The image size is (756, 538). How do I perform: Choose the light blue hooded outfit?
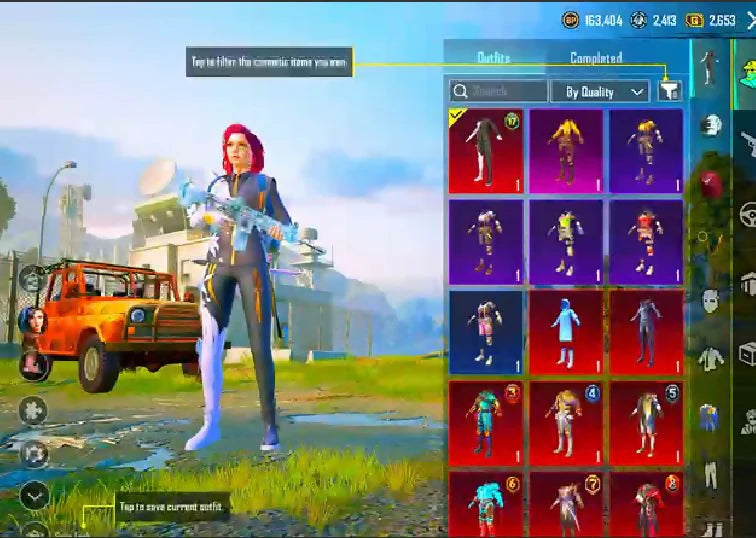click(x=566, y=330)
